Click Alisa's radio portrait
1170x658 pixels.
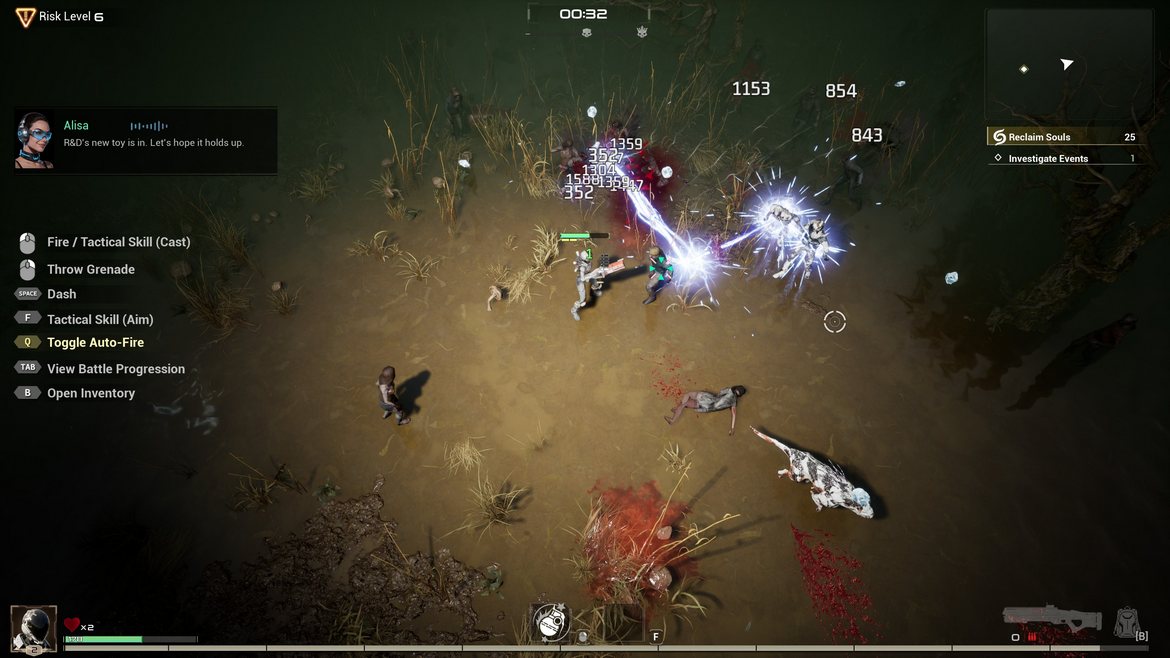[x=35, y=140]
